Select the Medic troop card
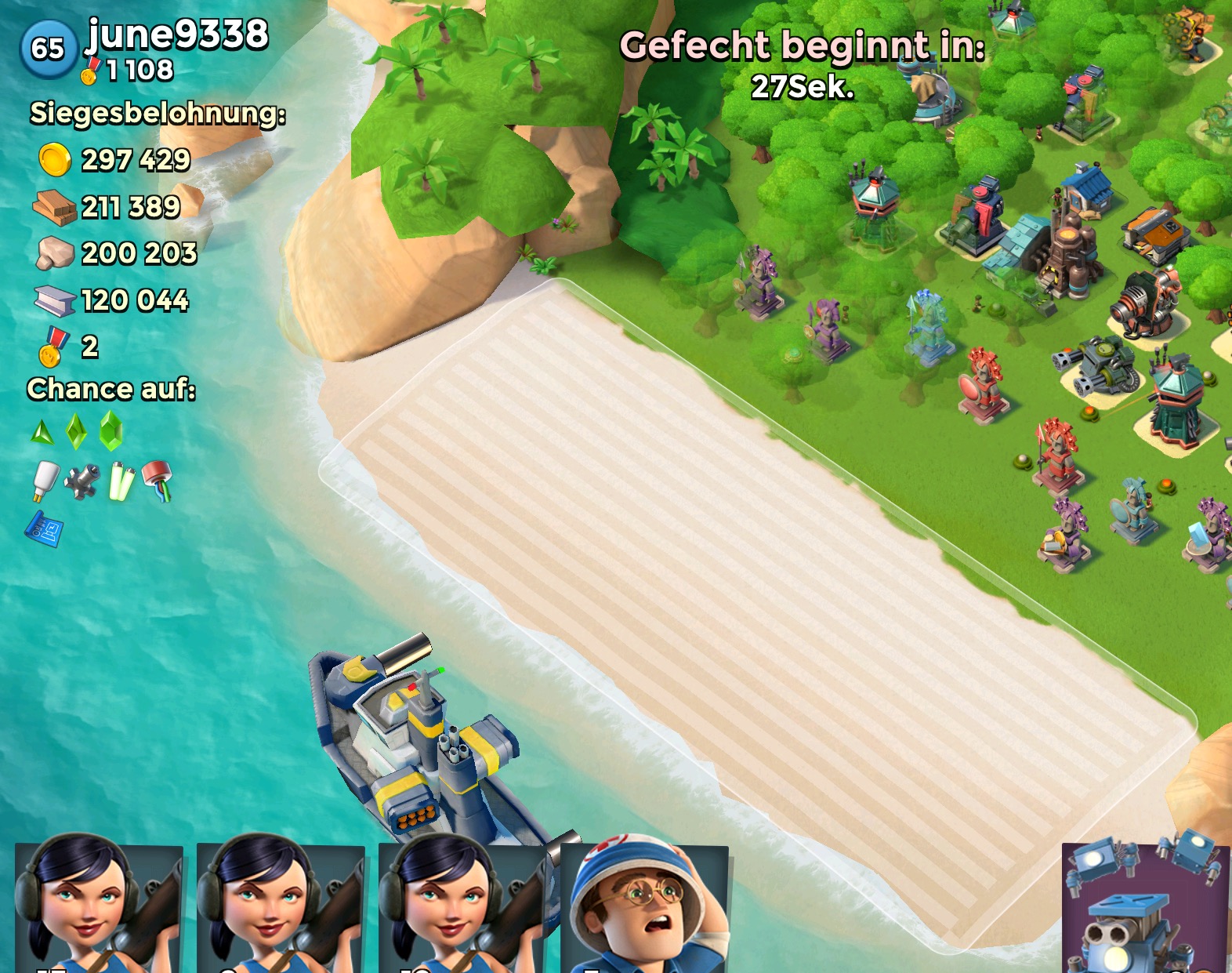Image resolution: width=1232 pixels, height=973 pixels. pyautogui.click(x=644, y=909)
